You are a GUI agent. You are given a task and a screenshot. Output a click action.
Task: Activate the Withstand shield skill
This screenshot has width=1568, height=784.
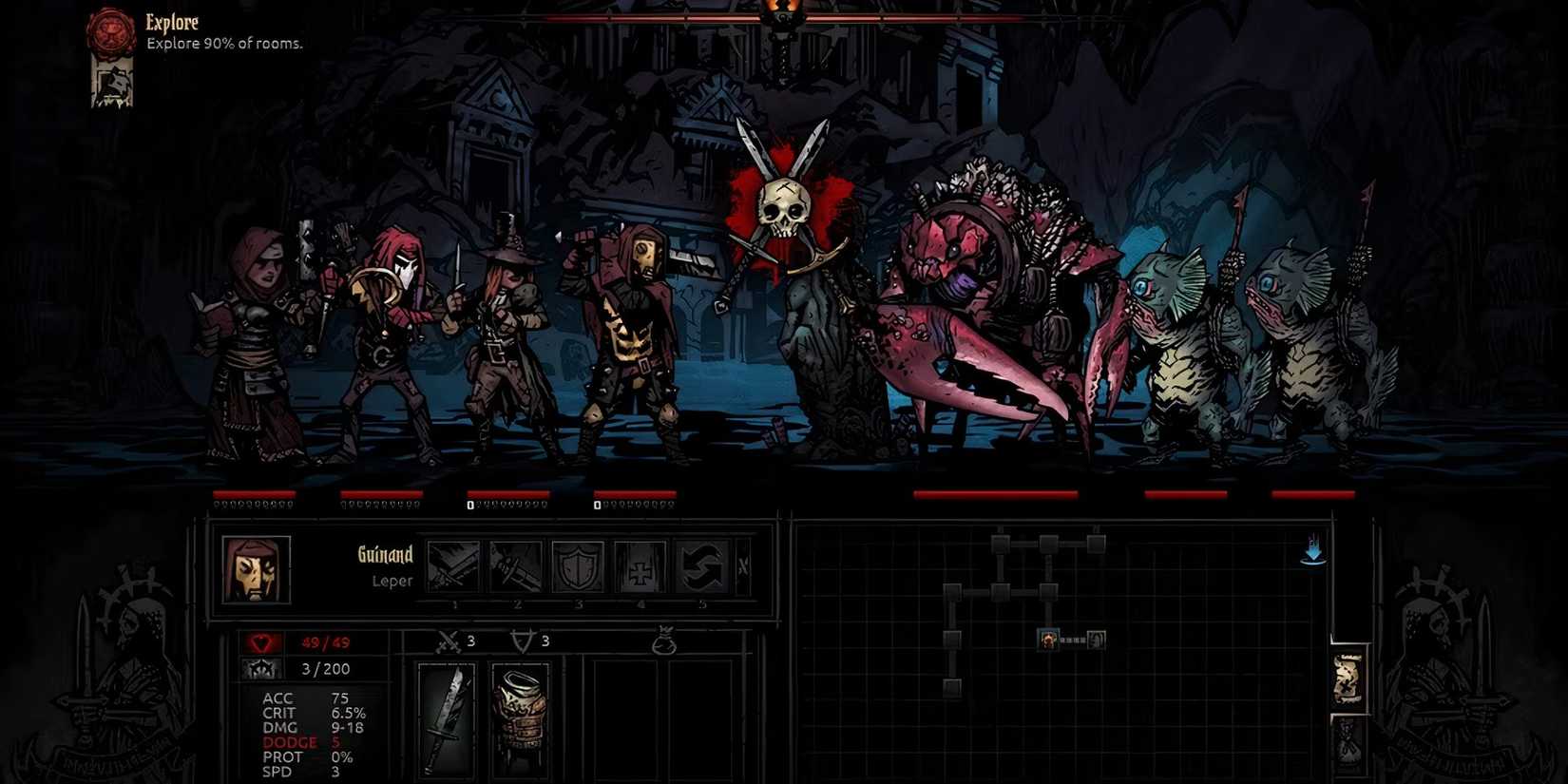[x=580, y=565]
